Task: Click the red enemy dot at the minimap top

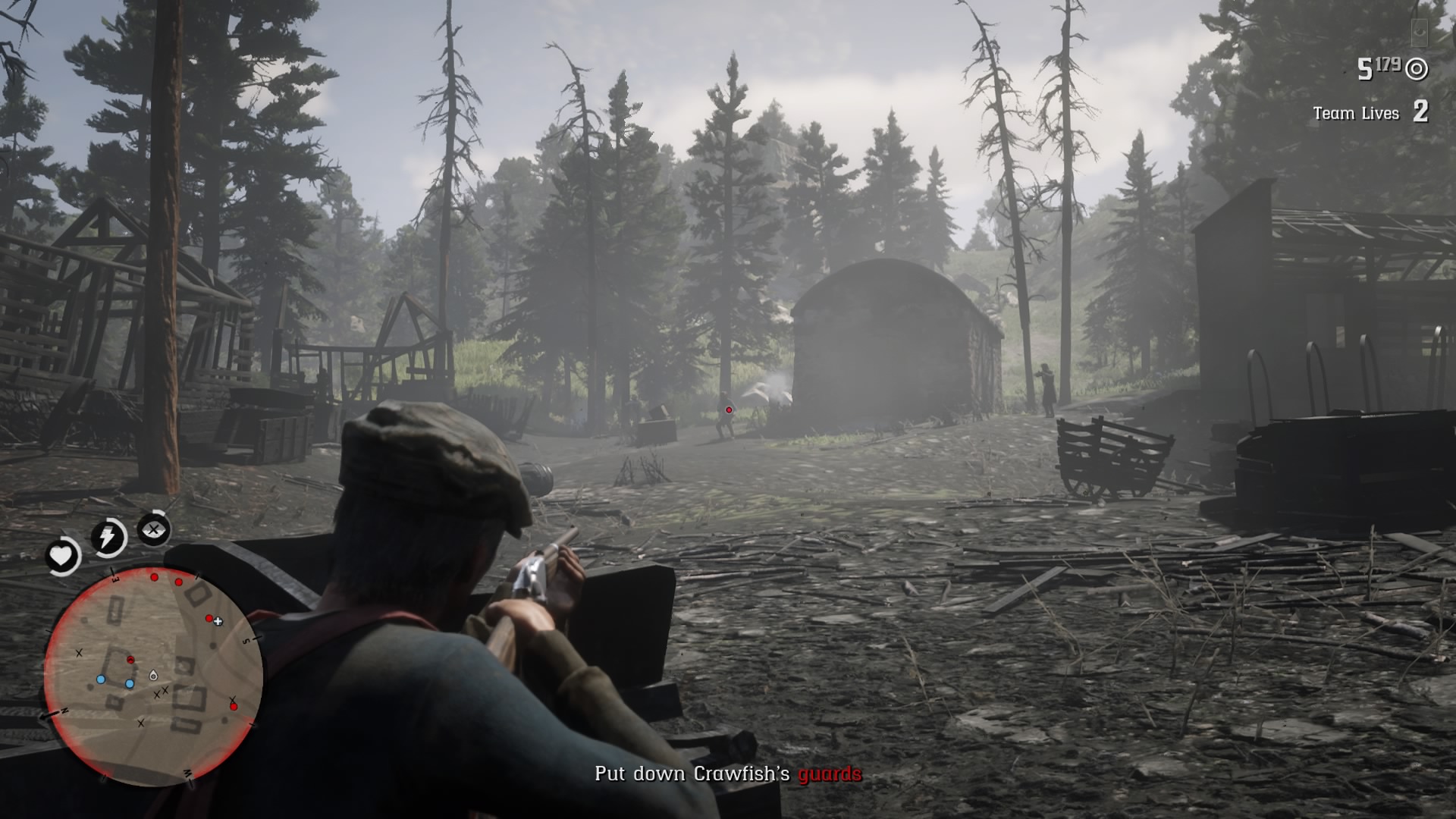Action: coord(154,577)
